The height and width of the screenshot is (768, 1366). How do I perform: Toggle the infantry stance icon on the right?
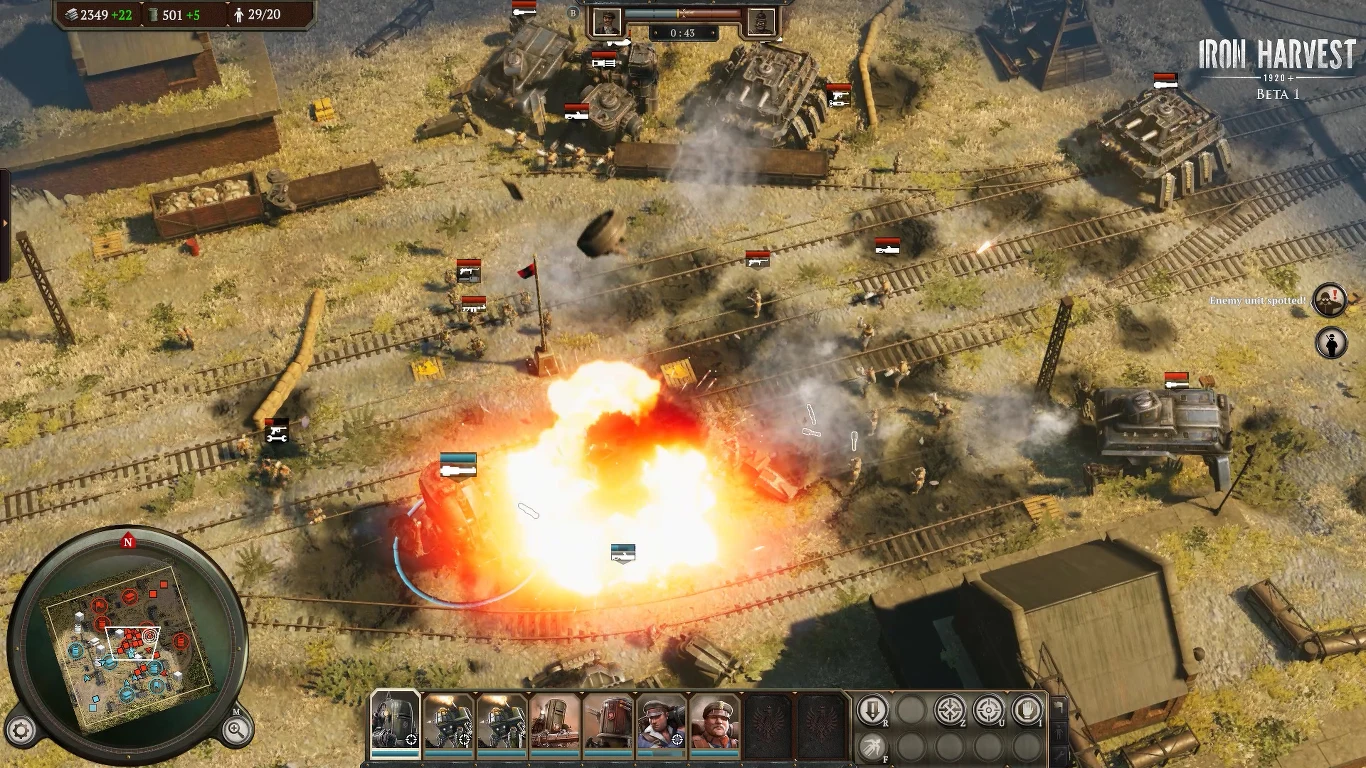pyautogui.click(x=1059, y=733)
